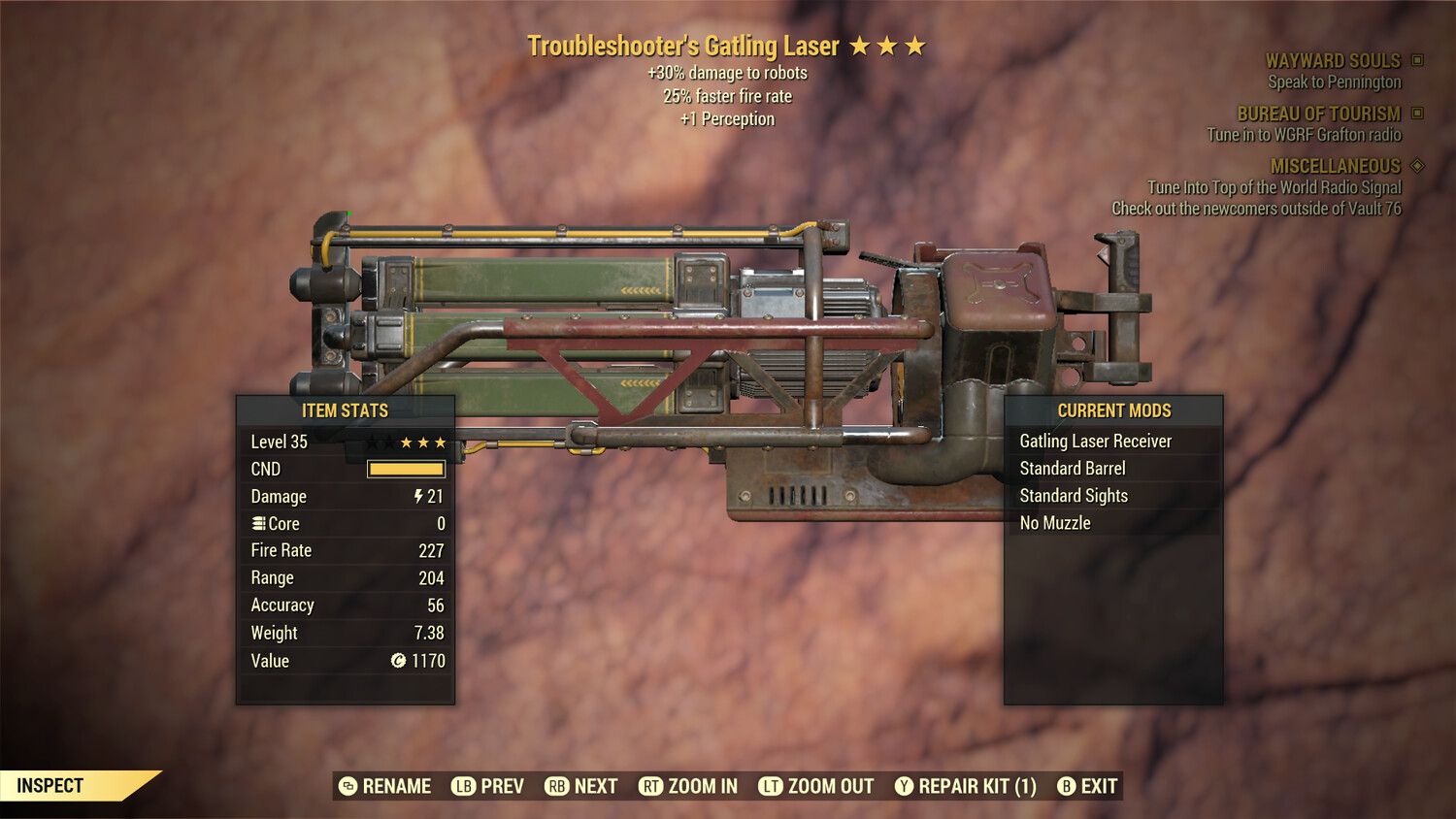This screenshot has width=1456, height=819.
Task: Click the caps icon beside the 1170 Value
Action: click(x=397, y=661)
